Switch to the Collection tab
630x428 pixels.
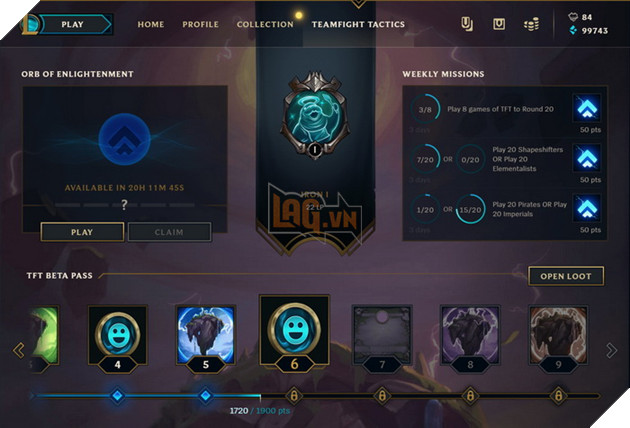(265, 24)
